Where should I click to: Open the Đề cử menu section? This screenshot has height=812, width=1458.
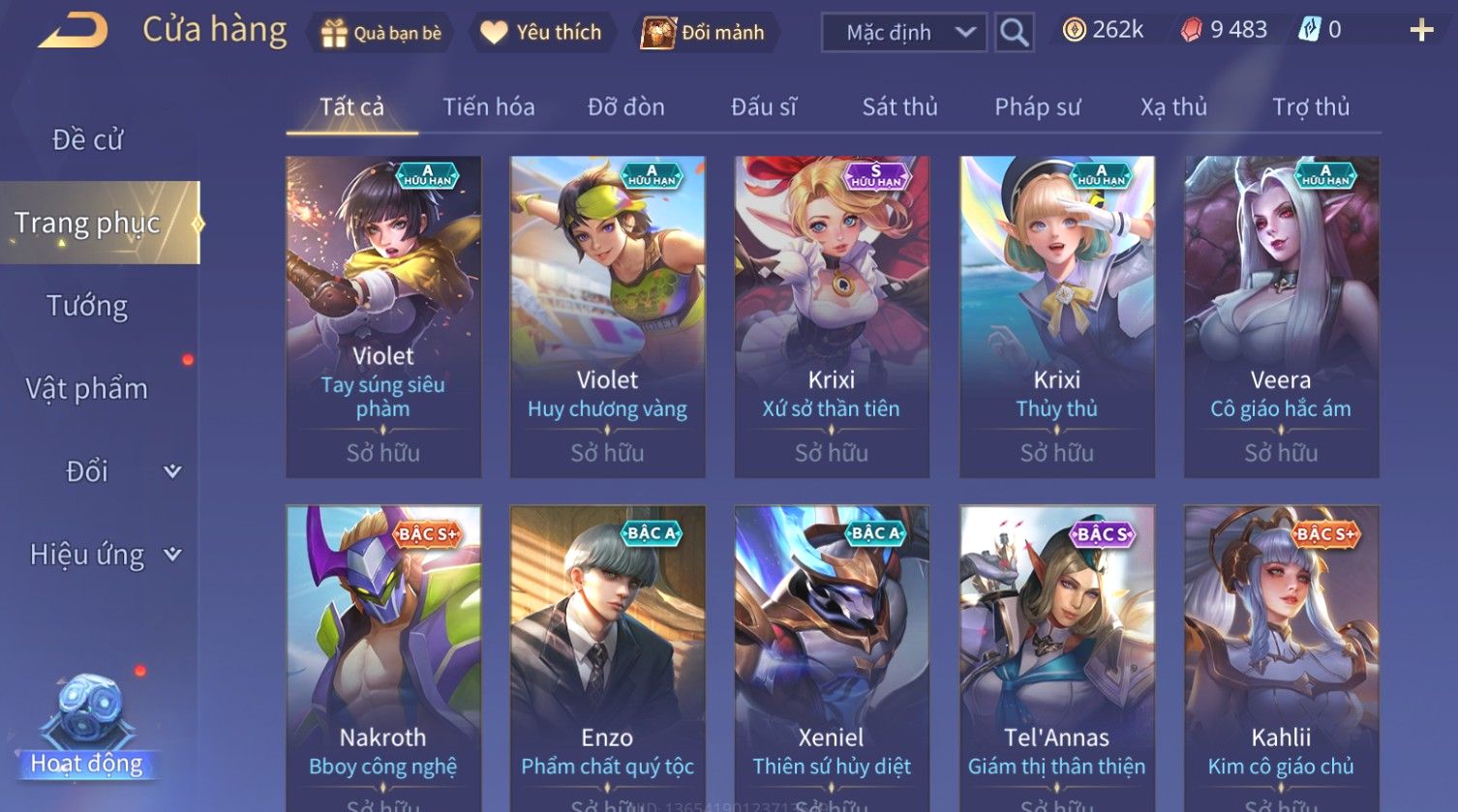pyautogui.click(x=87, y=140)
